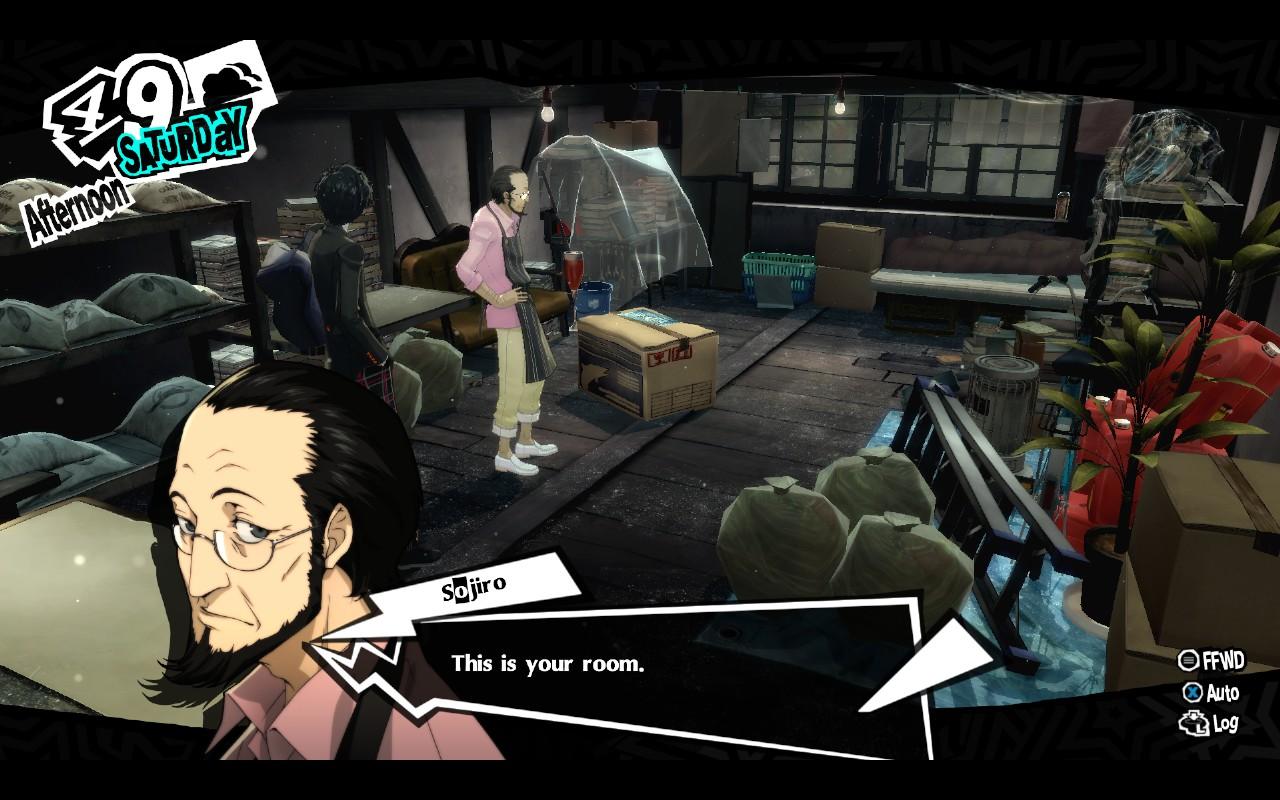Turn on FFWD fast-forward
Image resolution: width=1280 pixels, height=800 pixels.
click(1211, 661)
